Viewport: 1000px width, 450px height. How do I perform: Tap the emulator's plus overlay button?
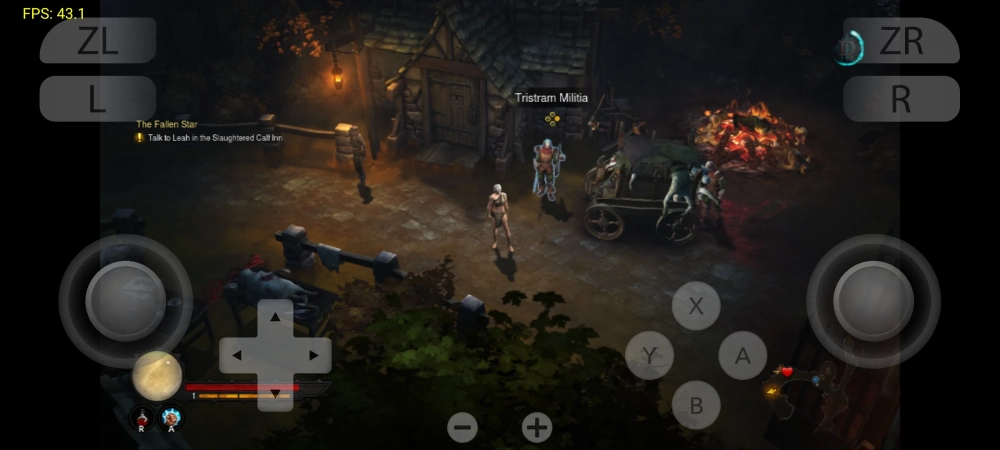pyautogui.click(x=537, y=428)
